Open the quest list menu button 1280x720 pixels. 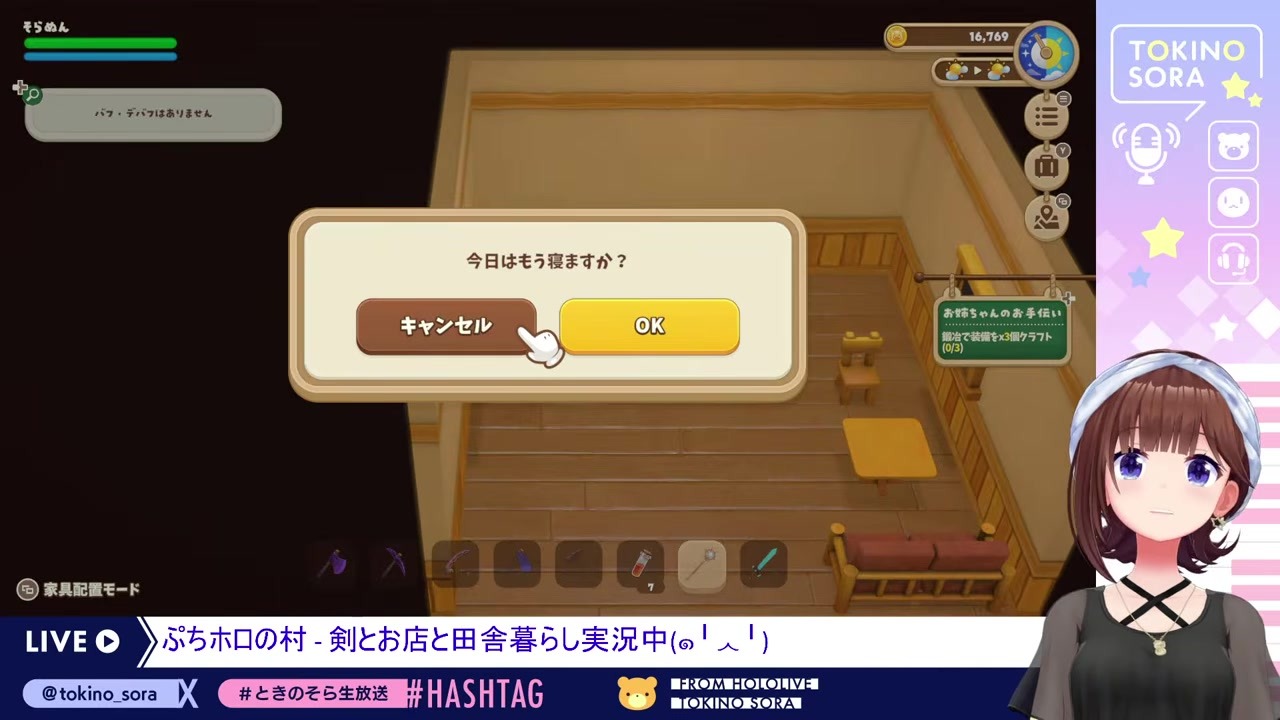point(1046,116)
